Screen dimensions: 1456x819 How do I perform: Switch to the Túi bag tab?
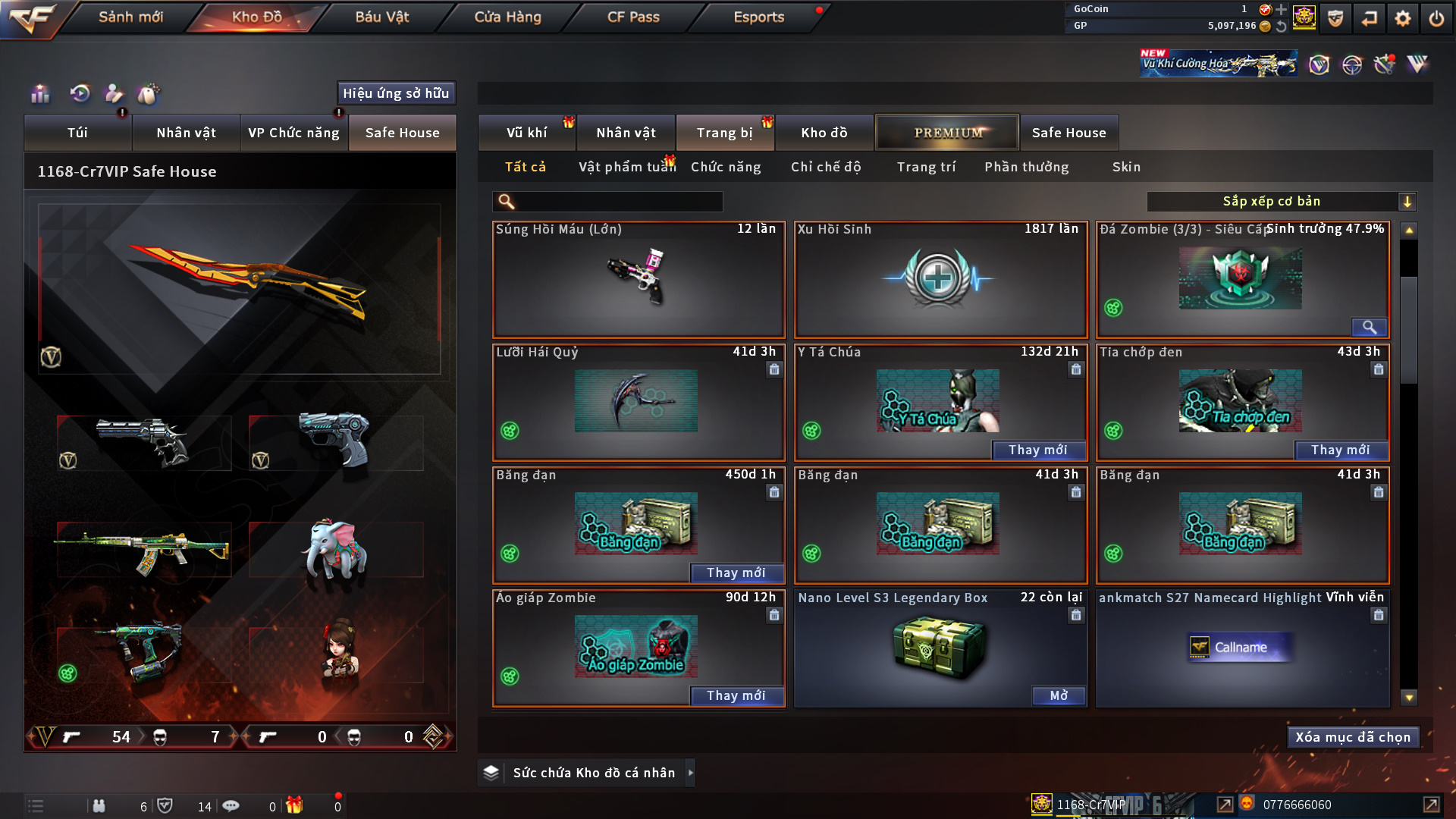click(x=77, y=133)
